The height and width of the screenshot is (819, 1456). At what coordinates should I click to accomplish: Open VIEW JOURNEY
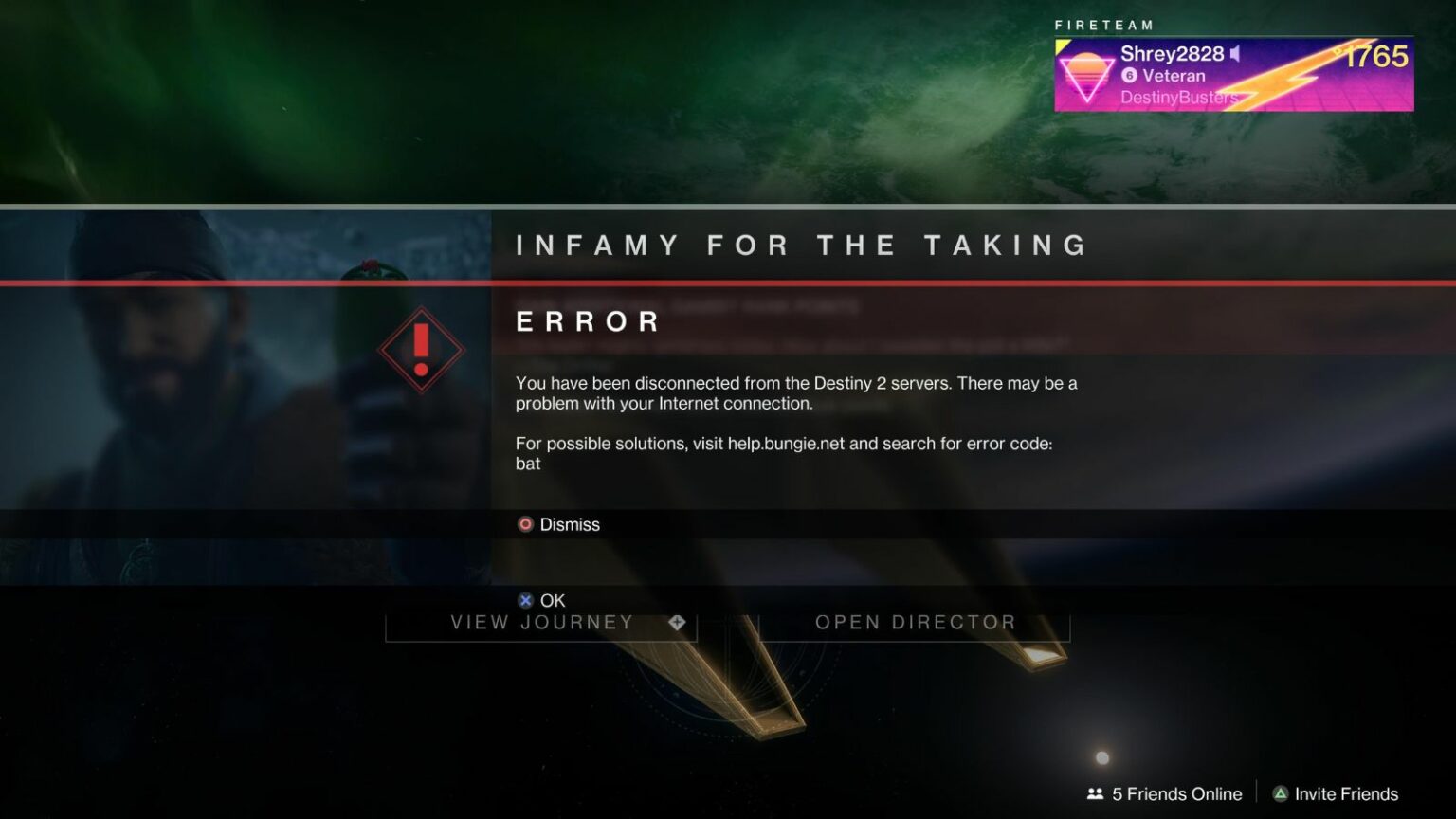541,623
